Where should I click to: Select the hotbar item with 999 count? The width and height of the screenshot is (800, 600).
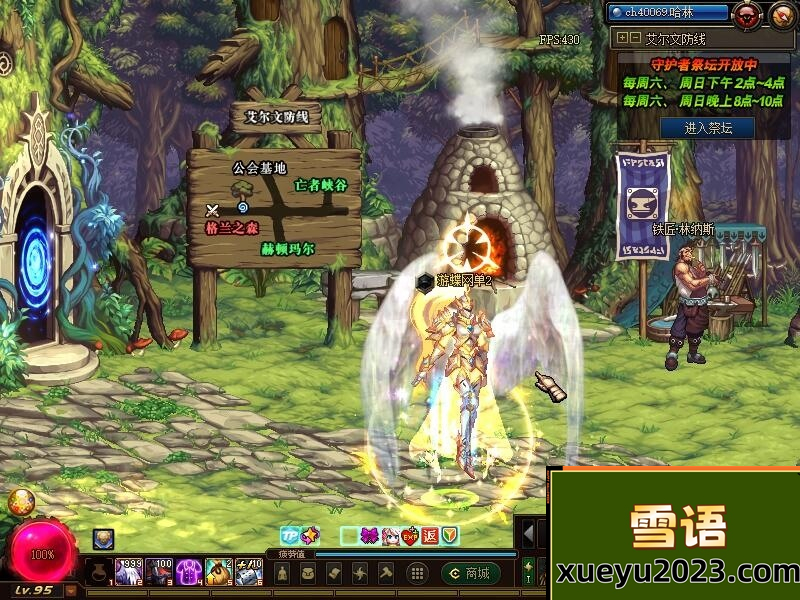[128, 573]
